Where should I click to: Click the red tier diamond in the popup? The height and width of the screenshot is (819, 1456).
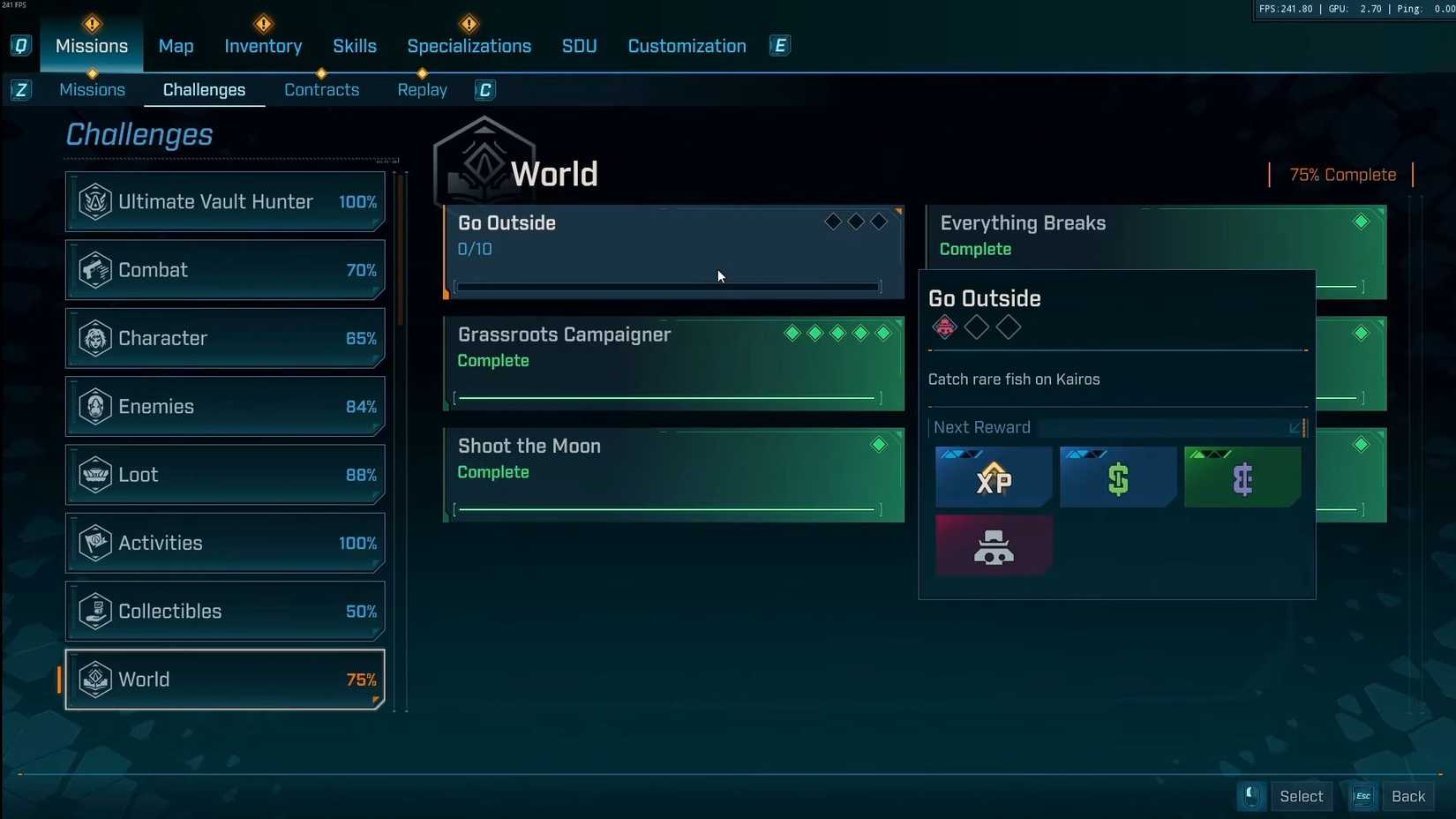click(943, 327)
